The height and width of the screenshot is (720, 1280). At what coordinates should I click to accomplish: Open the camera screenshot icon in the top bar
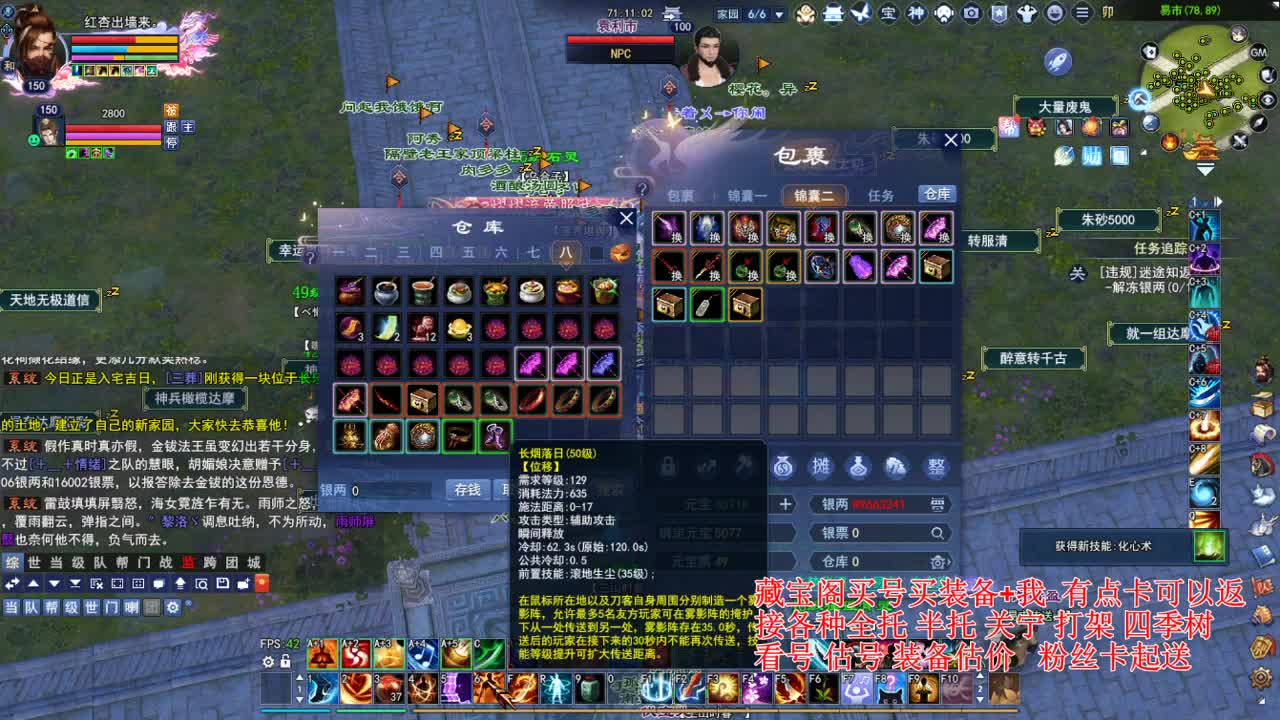click(x=971, y=13)
